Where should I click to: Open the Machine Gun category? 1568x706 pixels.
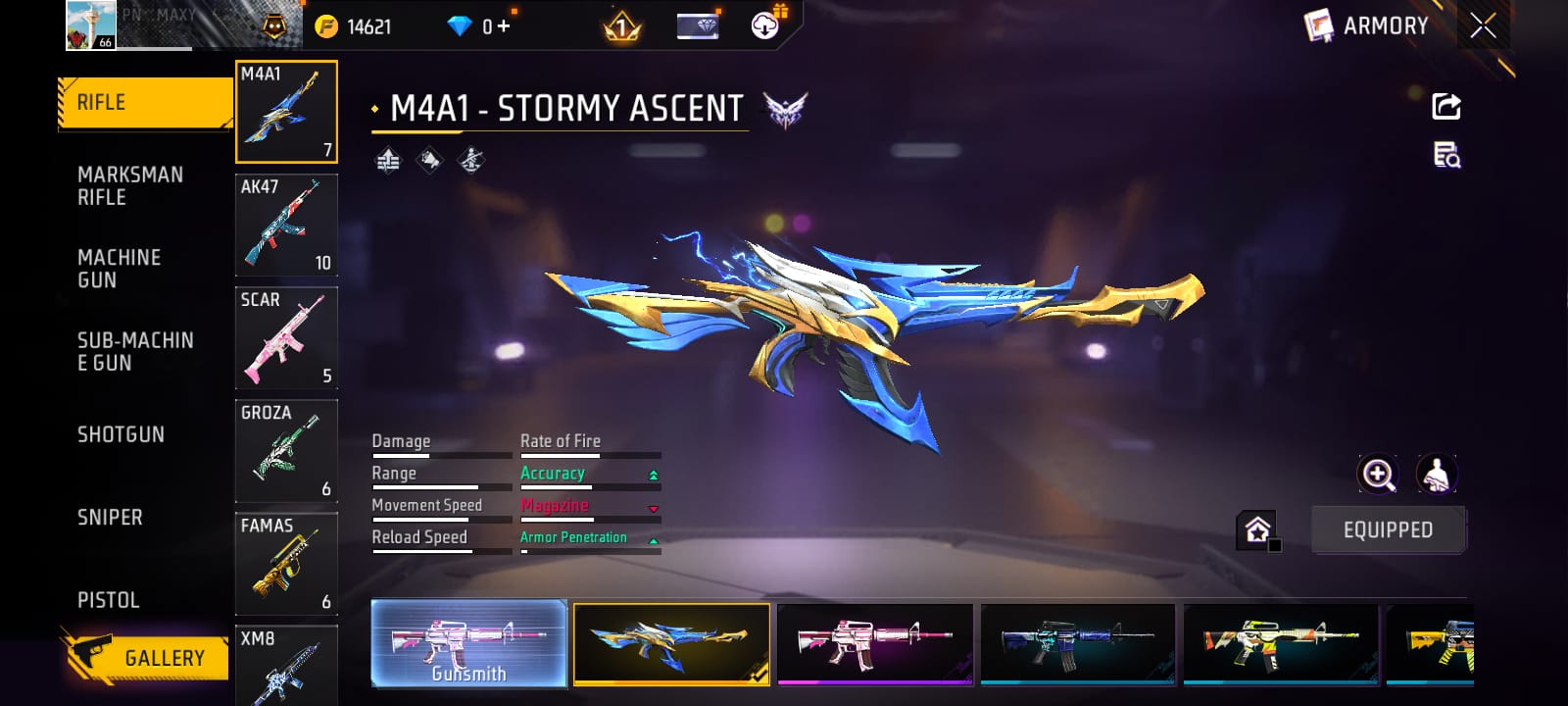tap(120, 269)
